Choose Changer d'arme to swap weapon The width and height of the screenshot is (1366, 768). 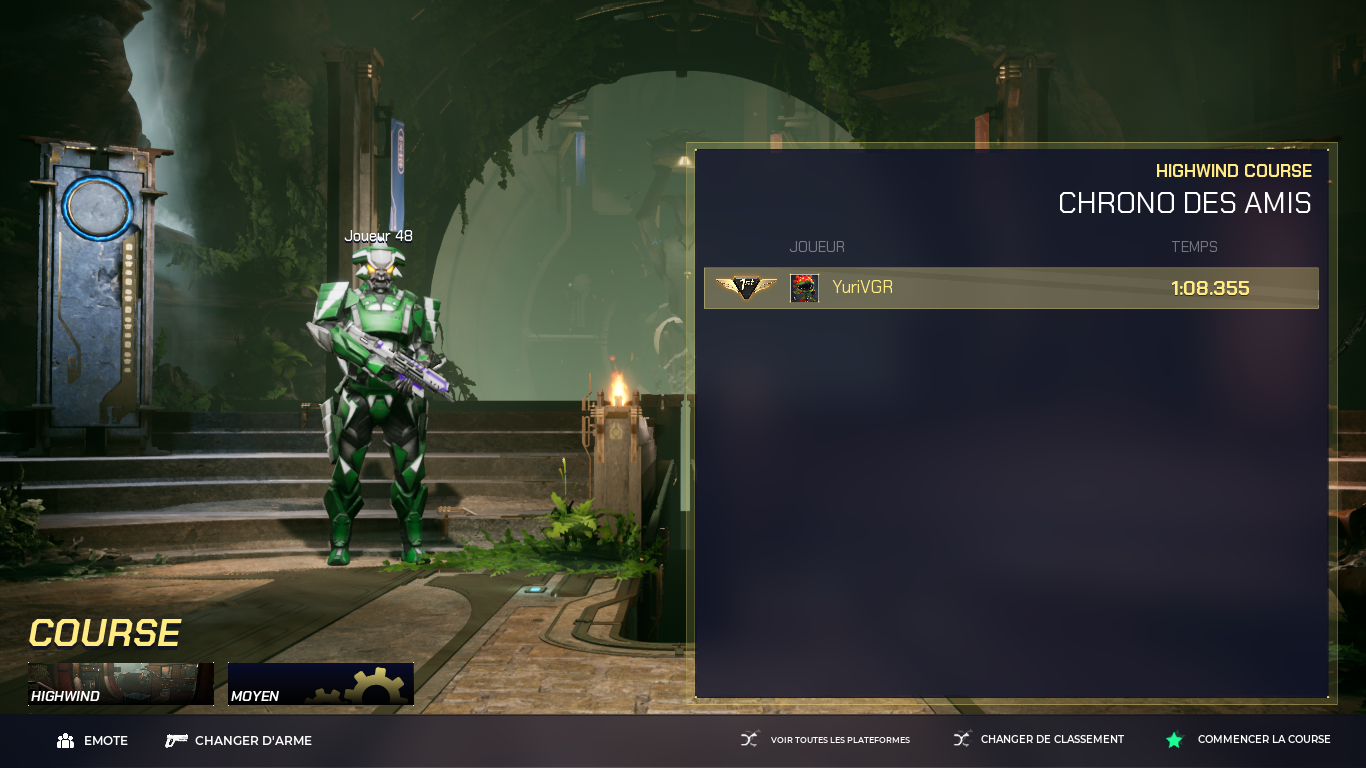point(239,741)
